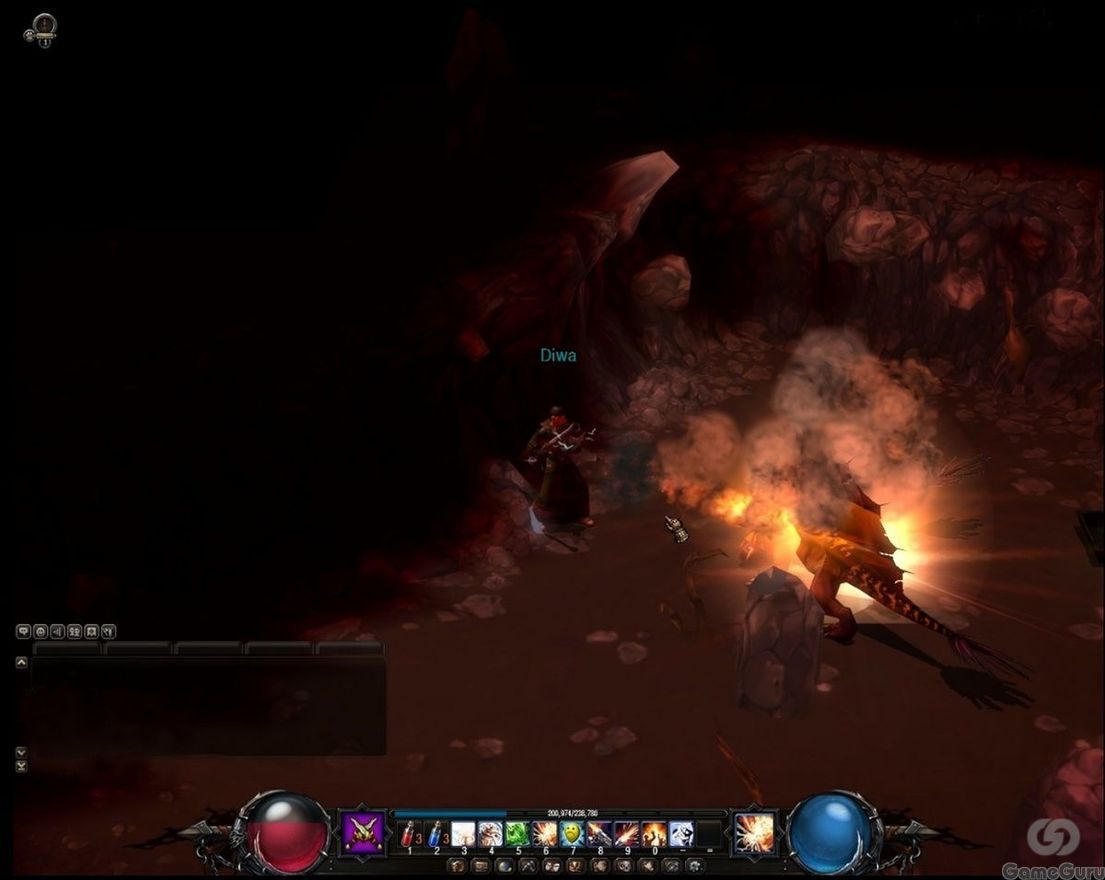Cast the white ghost figure skill

pyautogui.click(x=682, y=833)
